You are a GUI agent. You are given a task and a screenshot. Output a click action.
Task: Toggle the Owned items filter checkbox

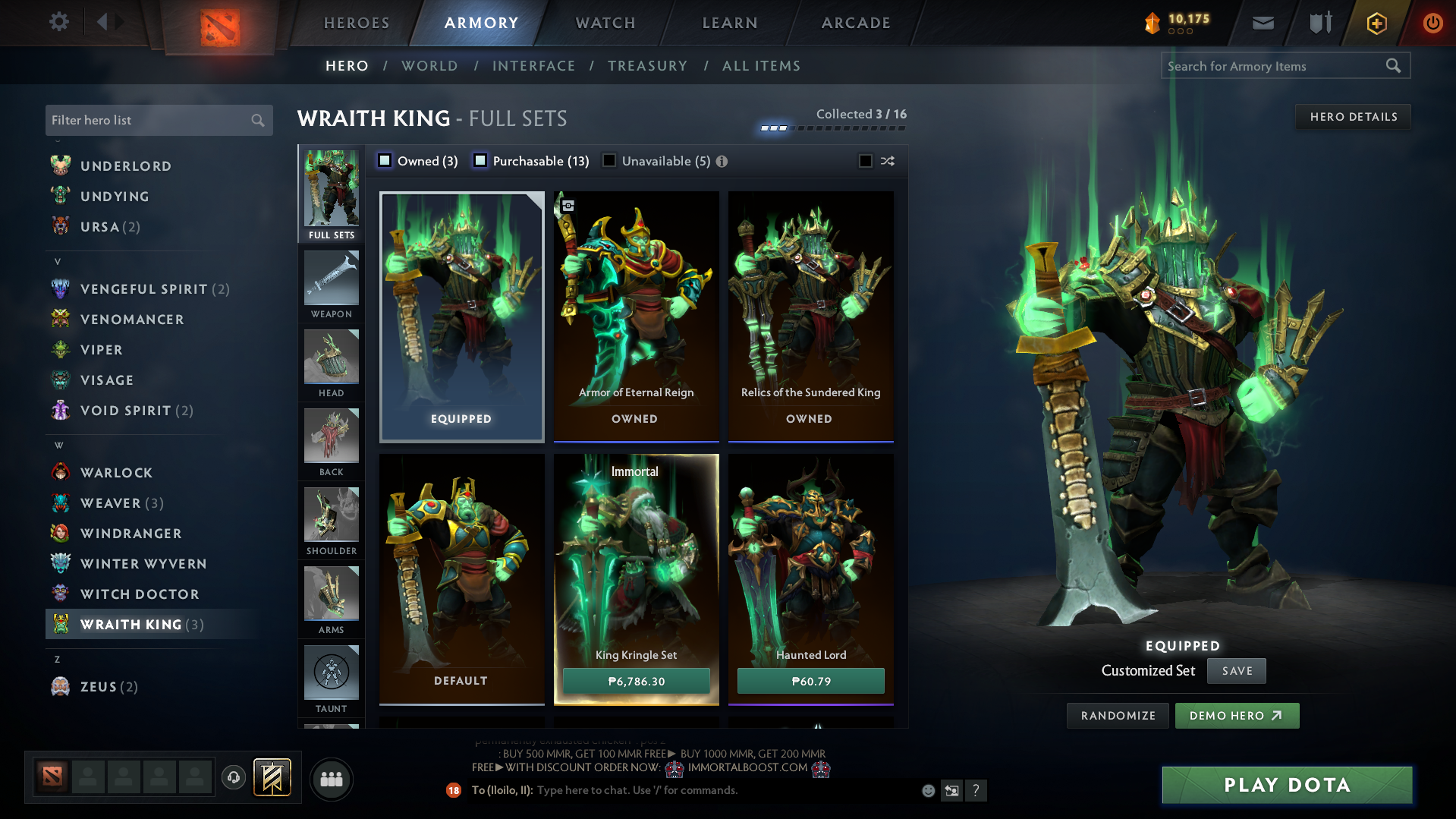pos(385,161)
